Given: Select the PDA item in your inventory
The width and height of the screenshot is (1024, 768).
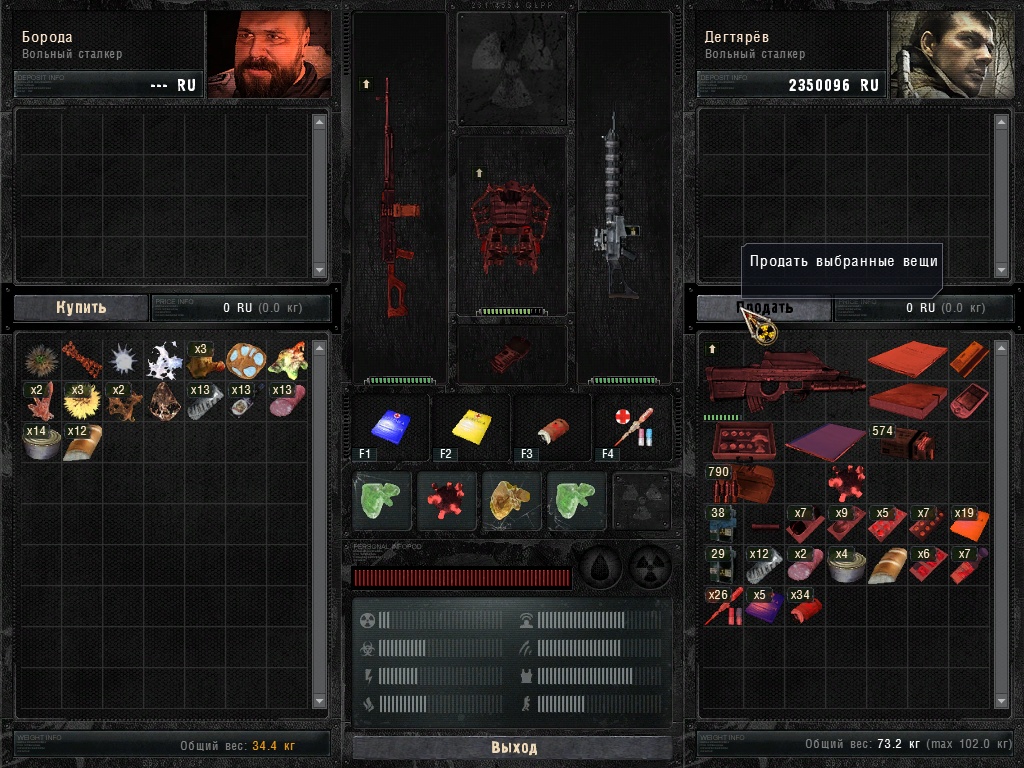Looking at the screenshot, I should pyautogui.click(x=967, y=401).
